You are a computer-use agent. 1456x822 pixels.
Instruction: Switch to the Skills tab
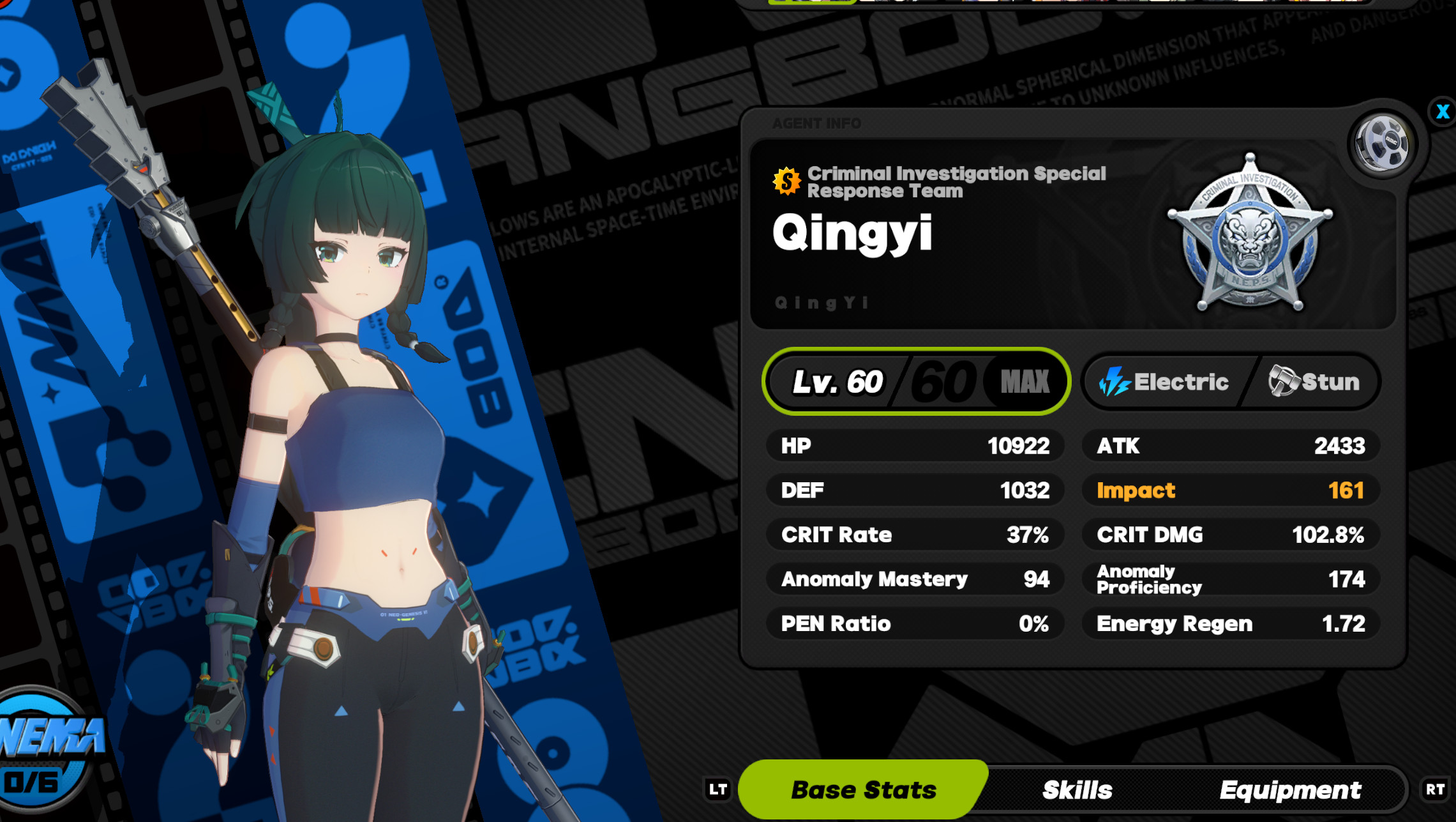pyautogui.click(x=1079, y=789)
